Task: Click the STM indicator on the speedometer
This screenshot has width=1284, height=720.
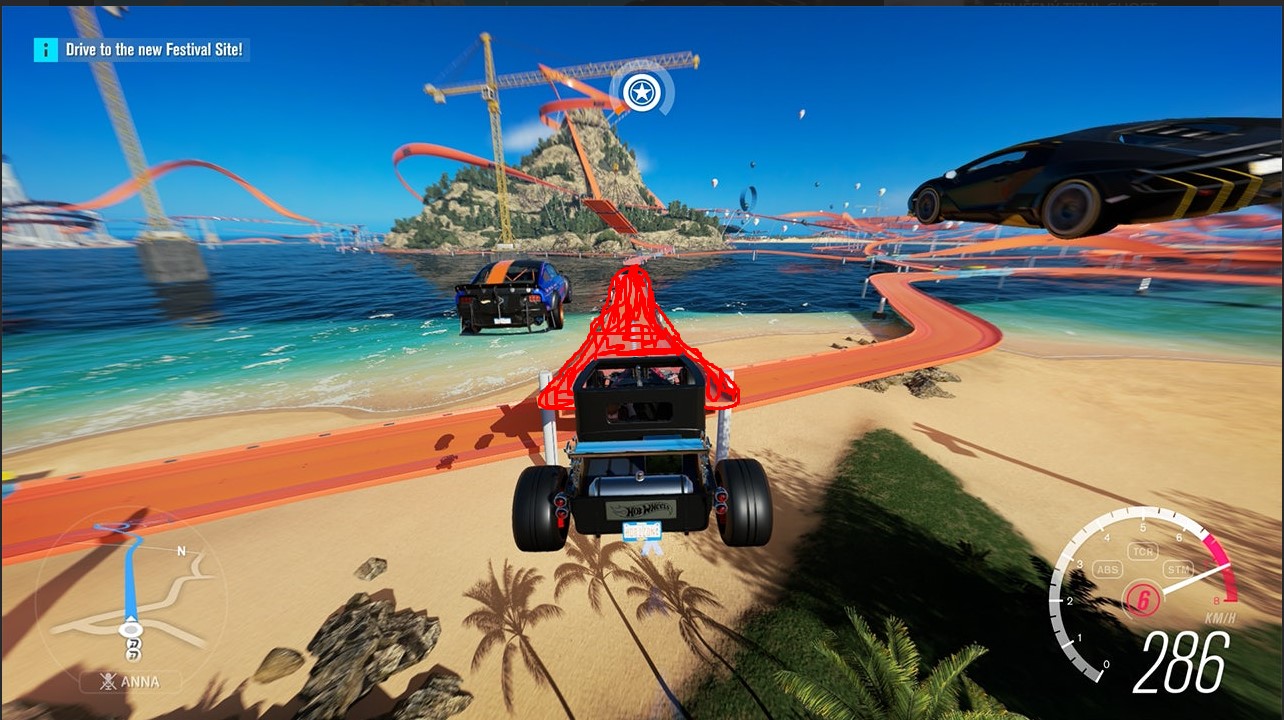Action: pos(1178,570)
